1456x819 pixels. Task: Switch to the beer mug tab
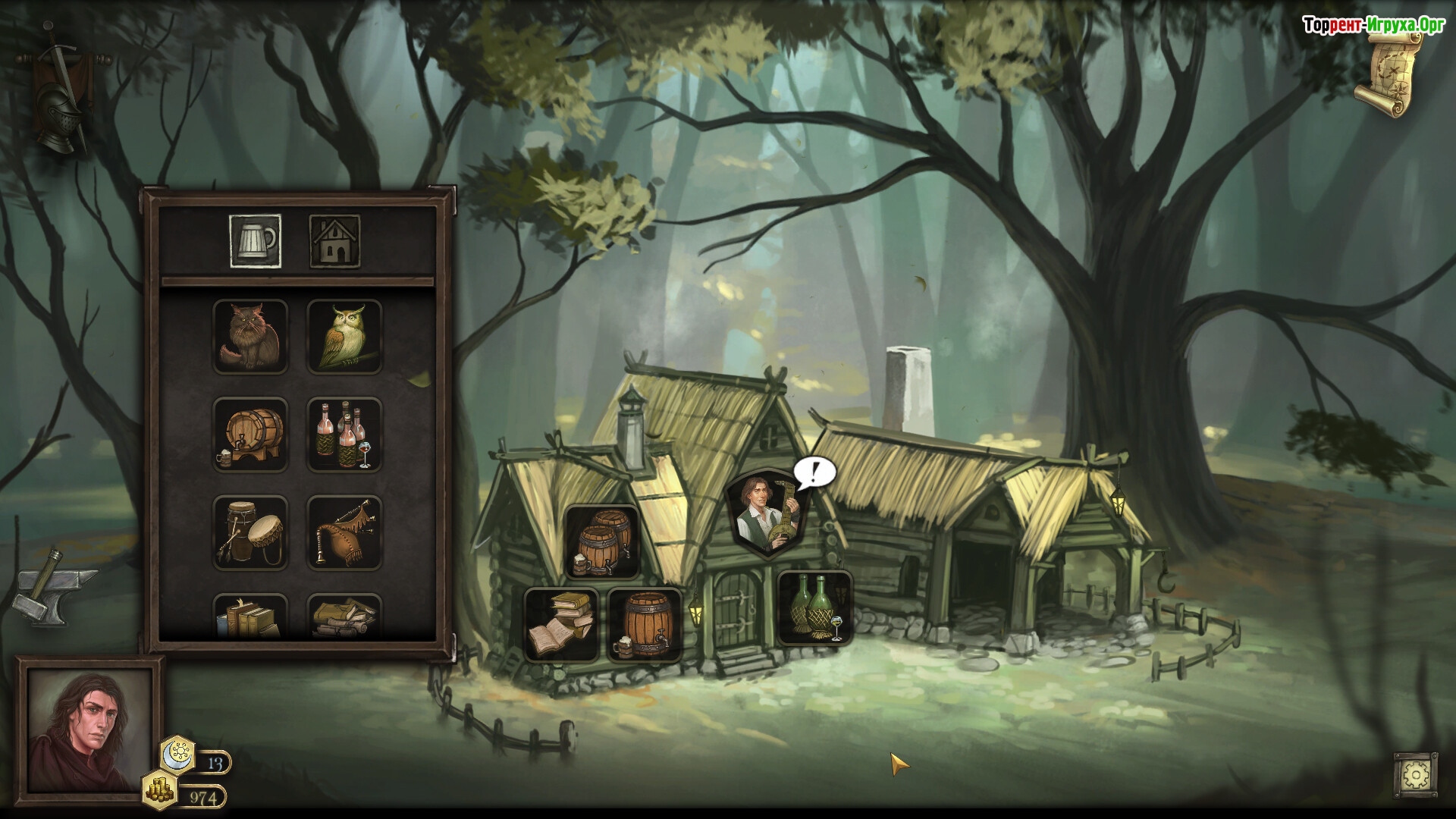(255, 241)
